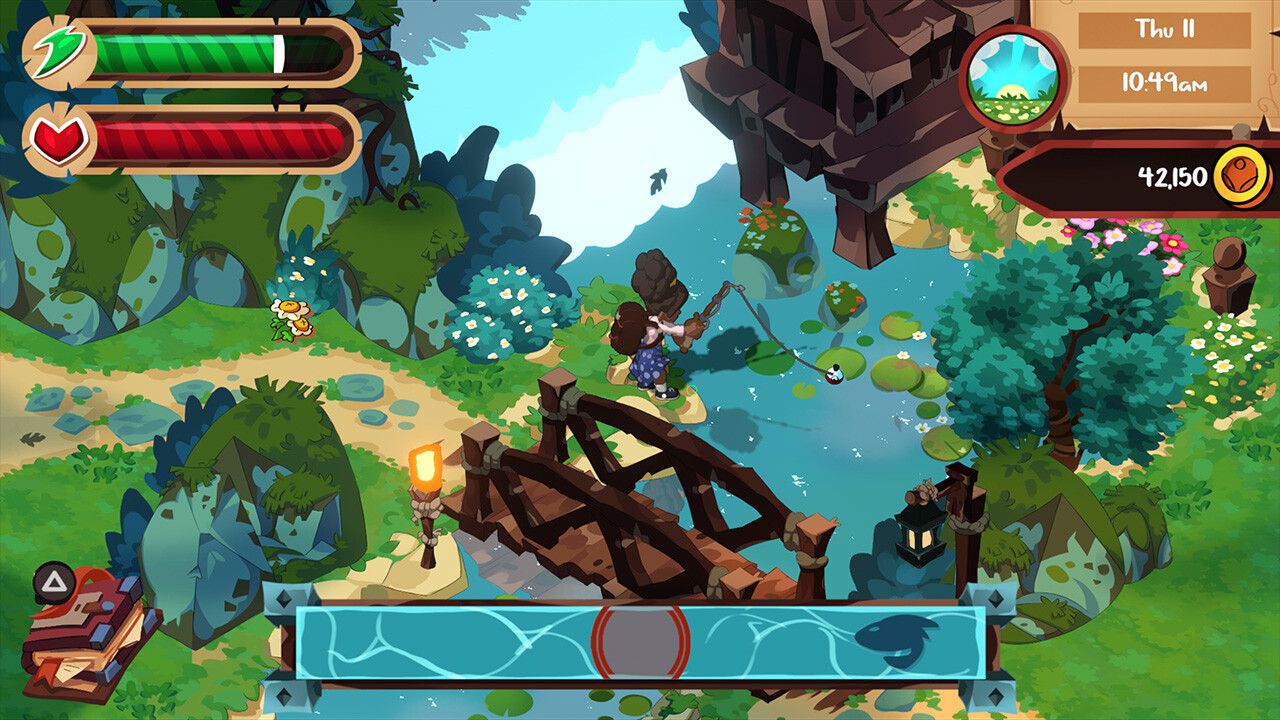Viewport: 1280px width, 720px height.
Task: Expand the Thu 11 date panel
Action: pyautogui.click(x=1166, y=31)
